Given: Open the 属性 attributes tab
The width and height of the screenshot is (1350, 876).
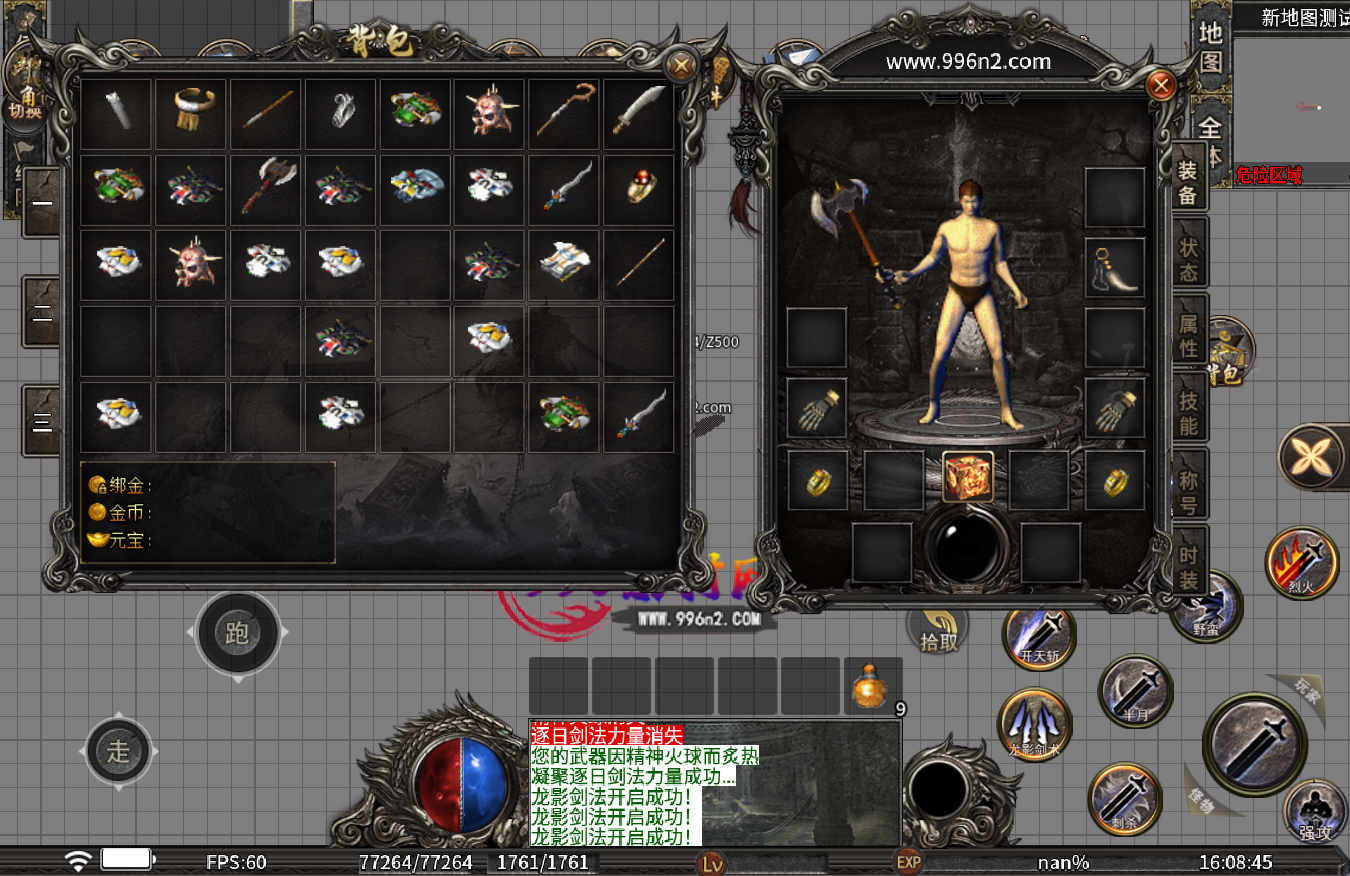Looking at the screenshot, I should click(x=1188, y=334).
